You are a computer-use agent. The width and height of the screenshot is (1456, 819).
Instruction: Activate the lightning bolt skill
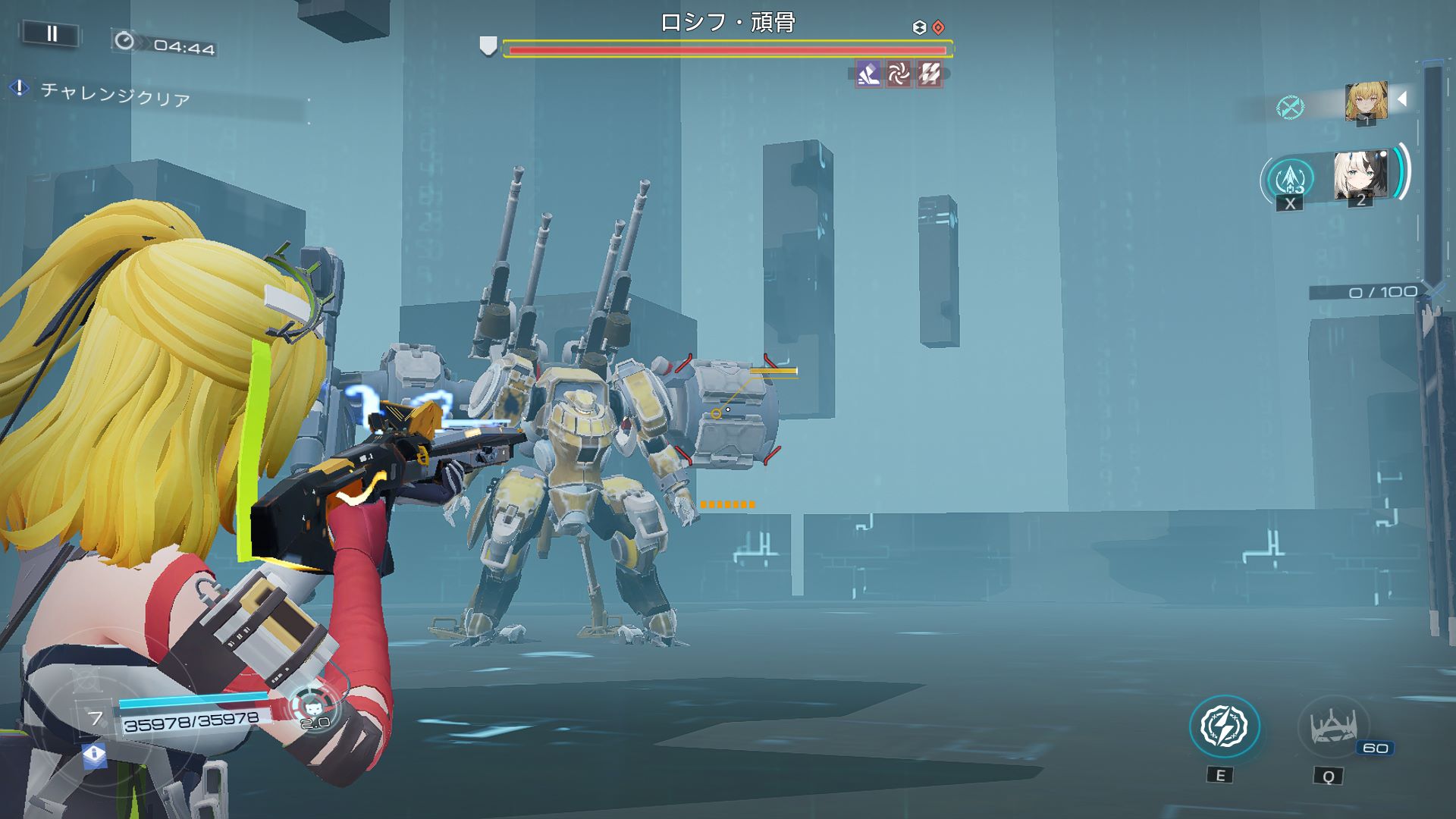[1224, 726]
